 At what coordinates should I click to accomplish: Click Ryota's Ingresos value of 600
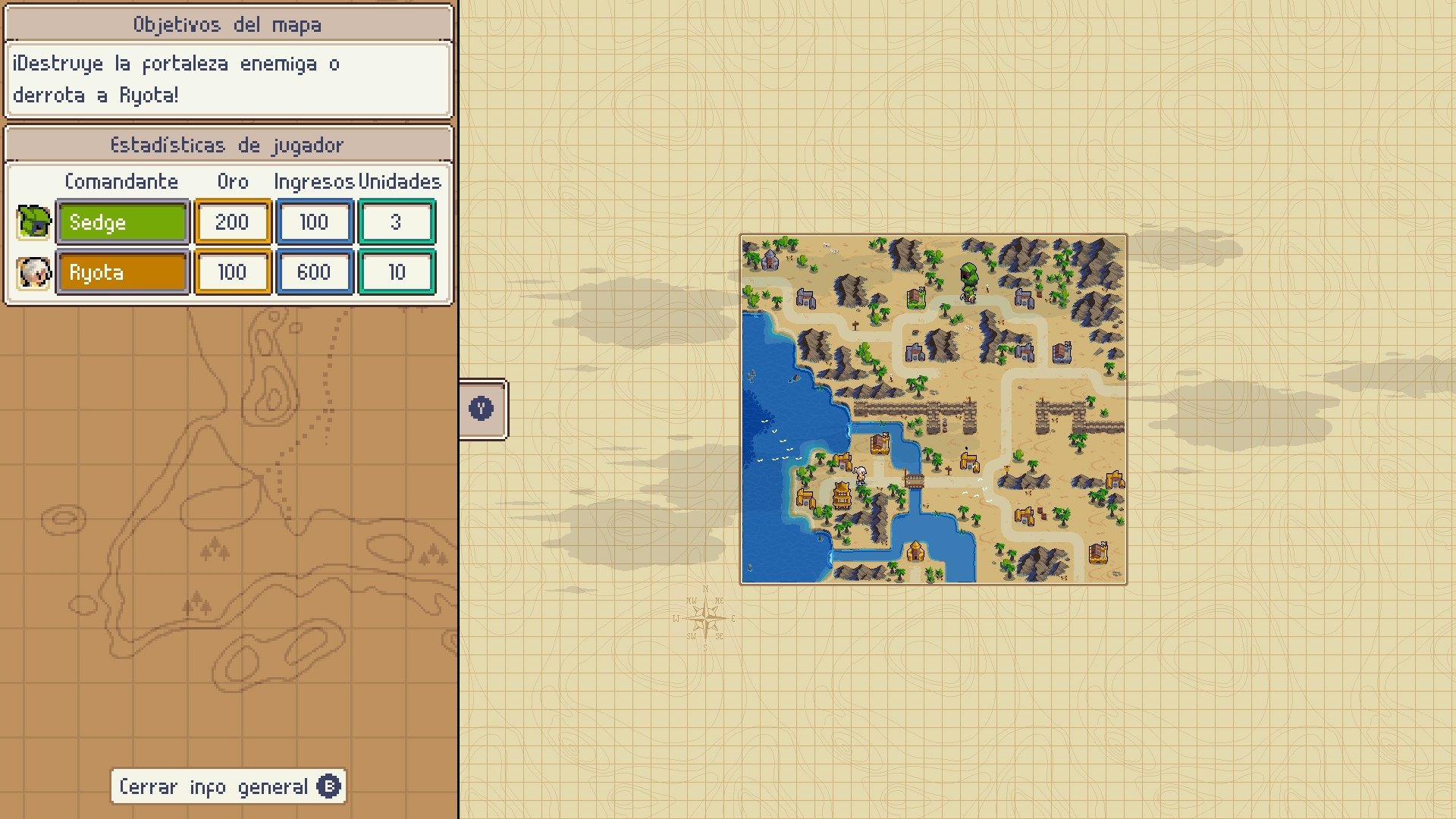coord(314,272)
